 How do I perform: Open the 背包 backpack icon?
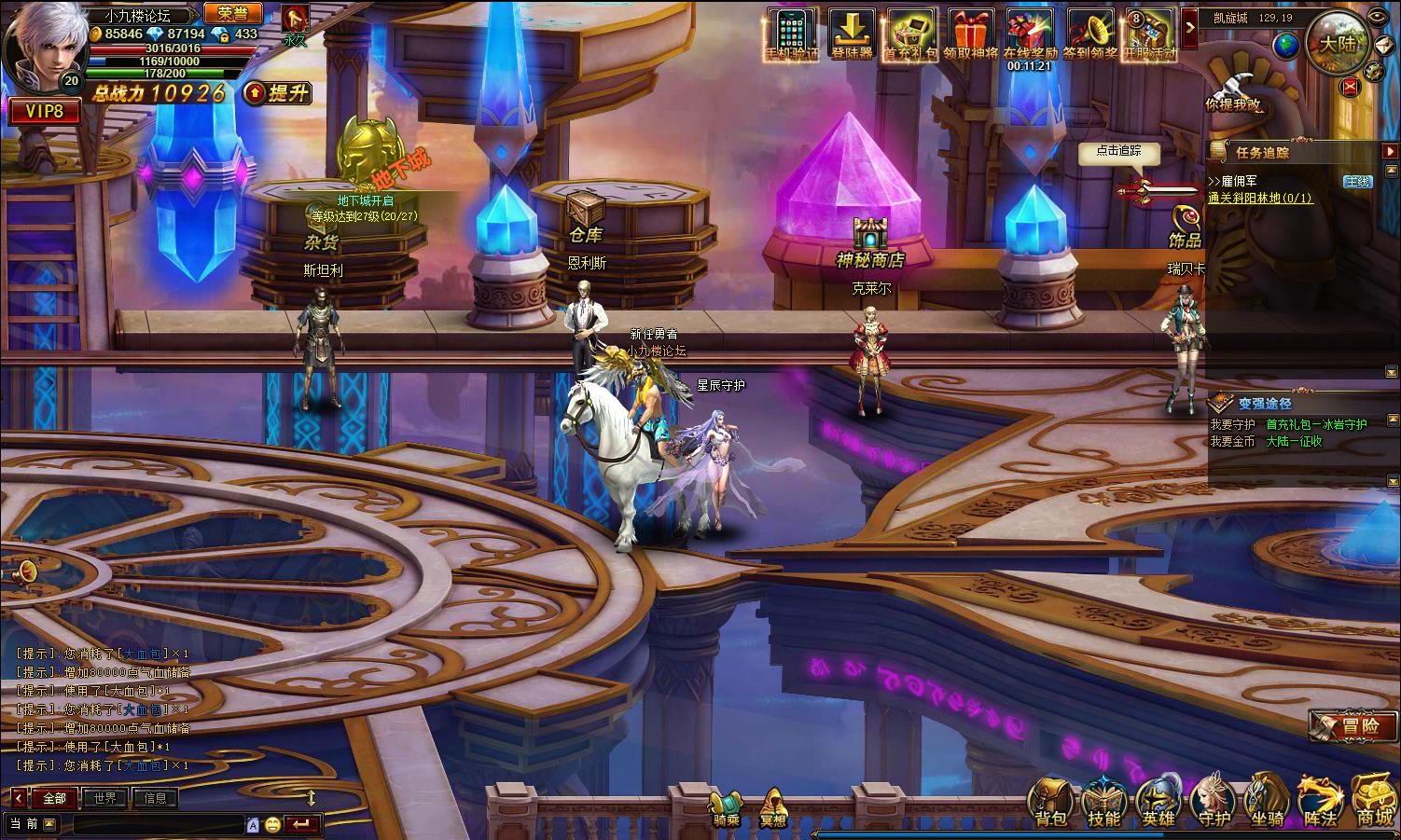pos(1050,802)
